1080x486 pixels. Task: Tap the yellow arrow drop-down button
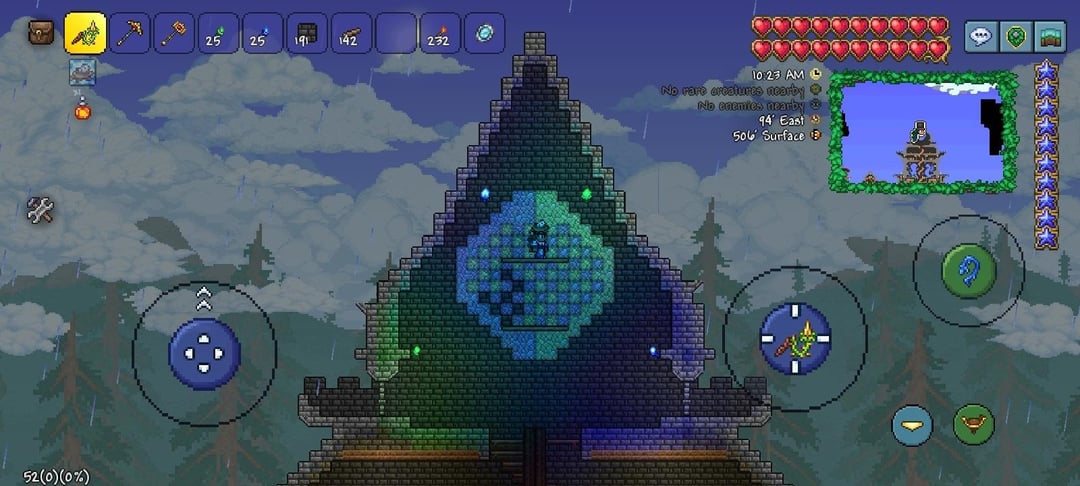click(x=911, y=424)
